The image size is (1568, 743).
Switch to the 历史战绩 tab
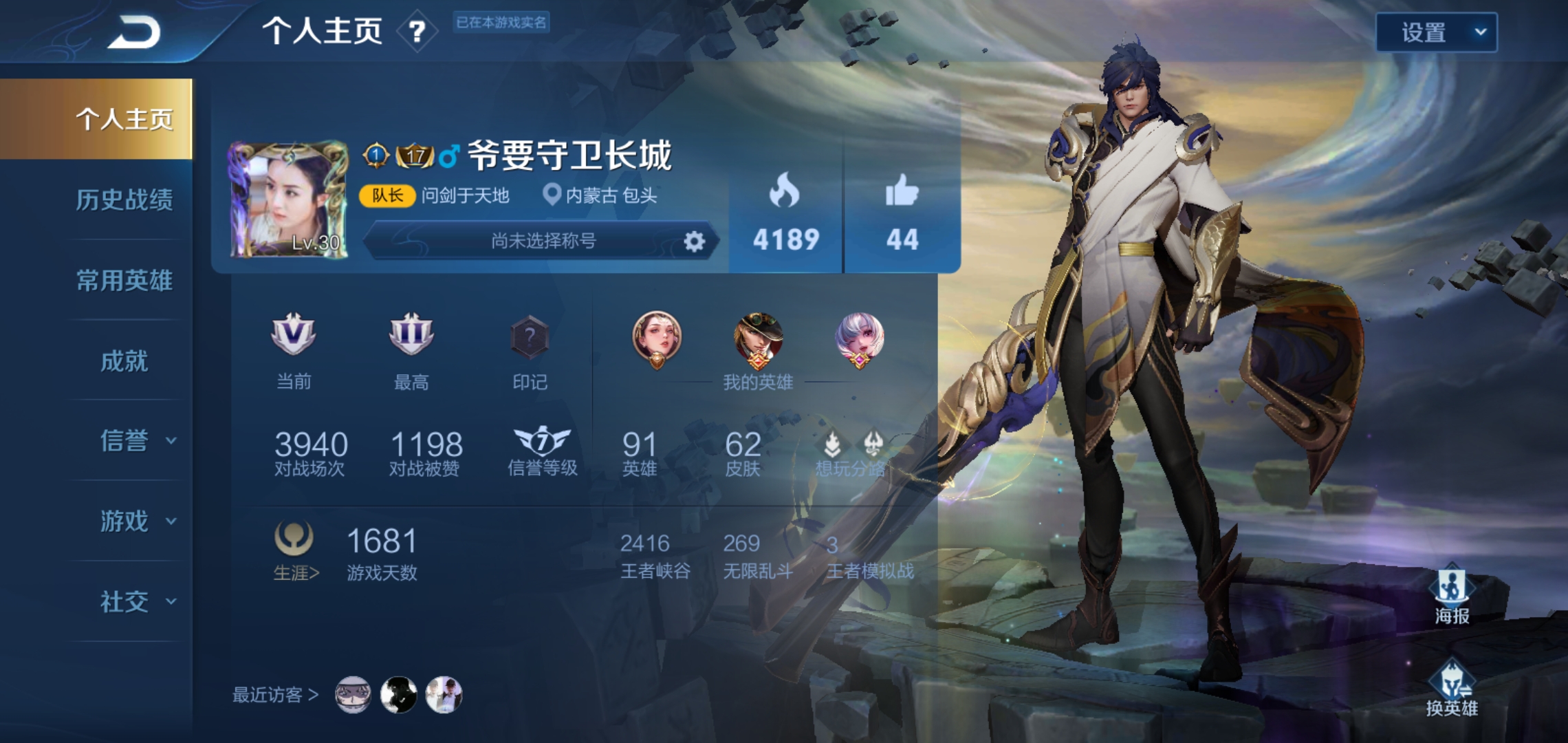tap(124, 200)
